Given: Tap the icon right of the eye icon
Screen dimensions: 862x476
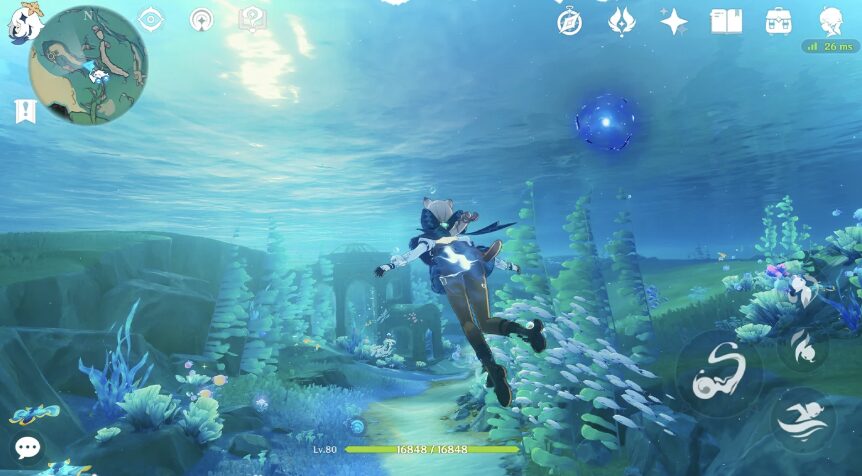Looking at the screenshot, I should point(202,20).
